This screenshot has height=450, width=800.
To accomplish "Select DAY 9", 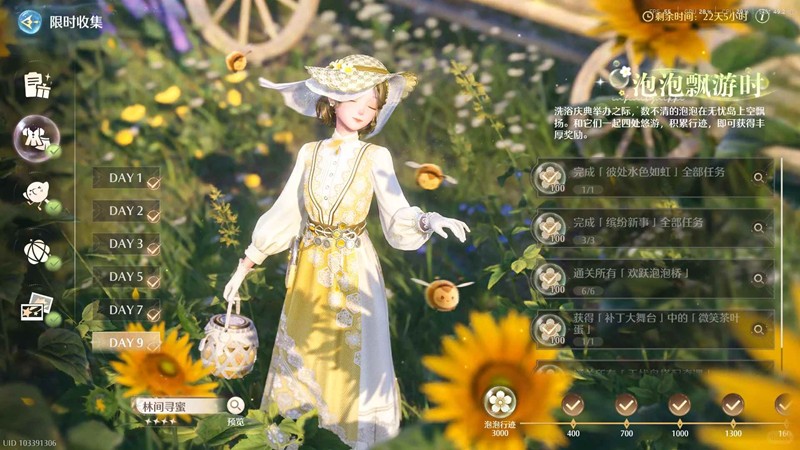I will (127, 343).
